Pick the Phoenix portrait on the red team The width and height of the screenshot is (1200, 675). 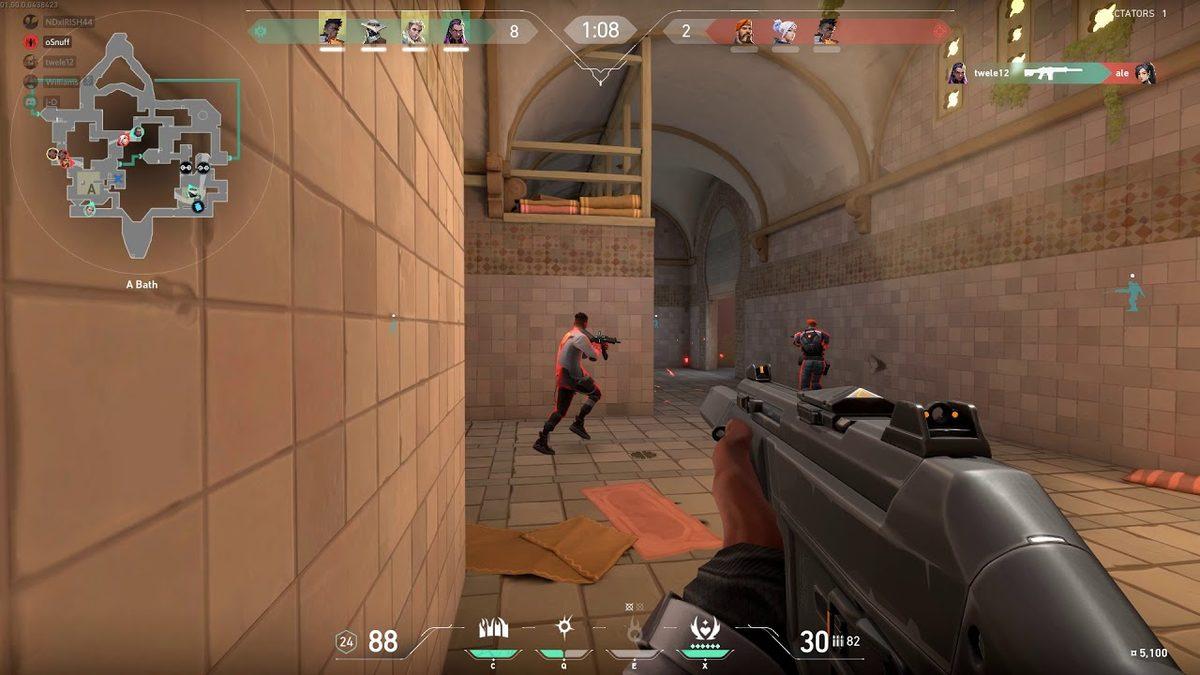click(826, 32)
